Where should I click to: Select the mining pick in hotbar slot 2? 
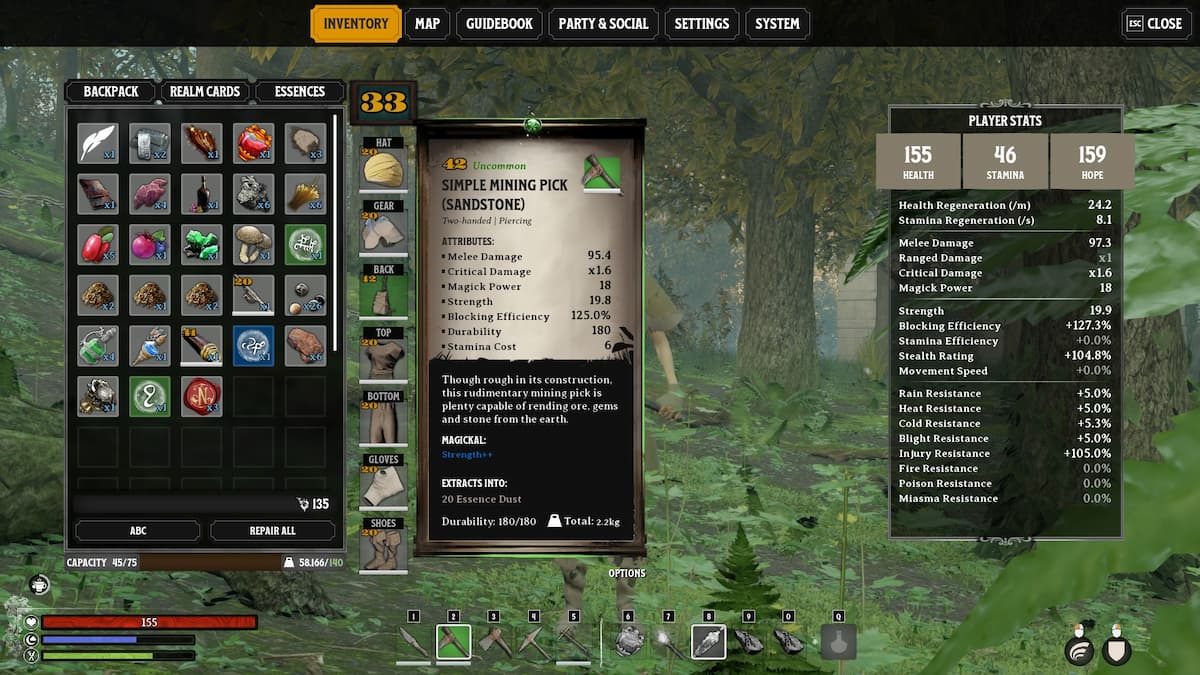pos(453,642)
